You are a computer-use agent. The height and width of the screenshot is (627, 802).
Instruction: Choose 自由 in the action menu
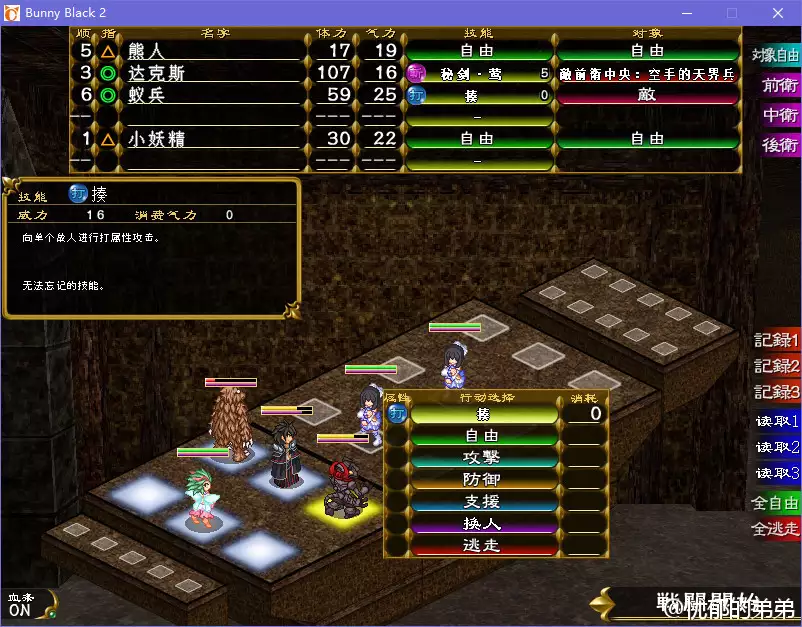483,436
